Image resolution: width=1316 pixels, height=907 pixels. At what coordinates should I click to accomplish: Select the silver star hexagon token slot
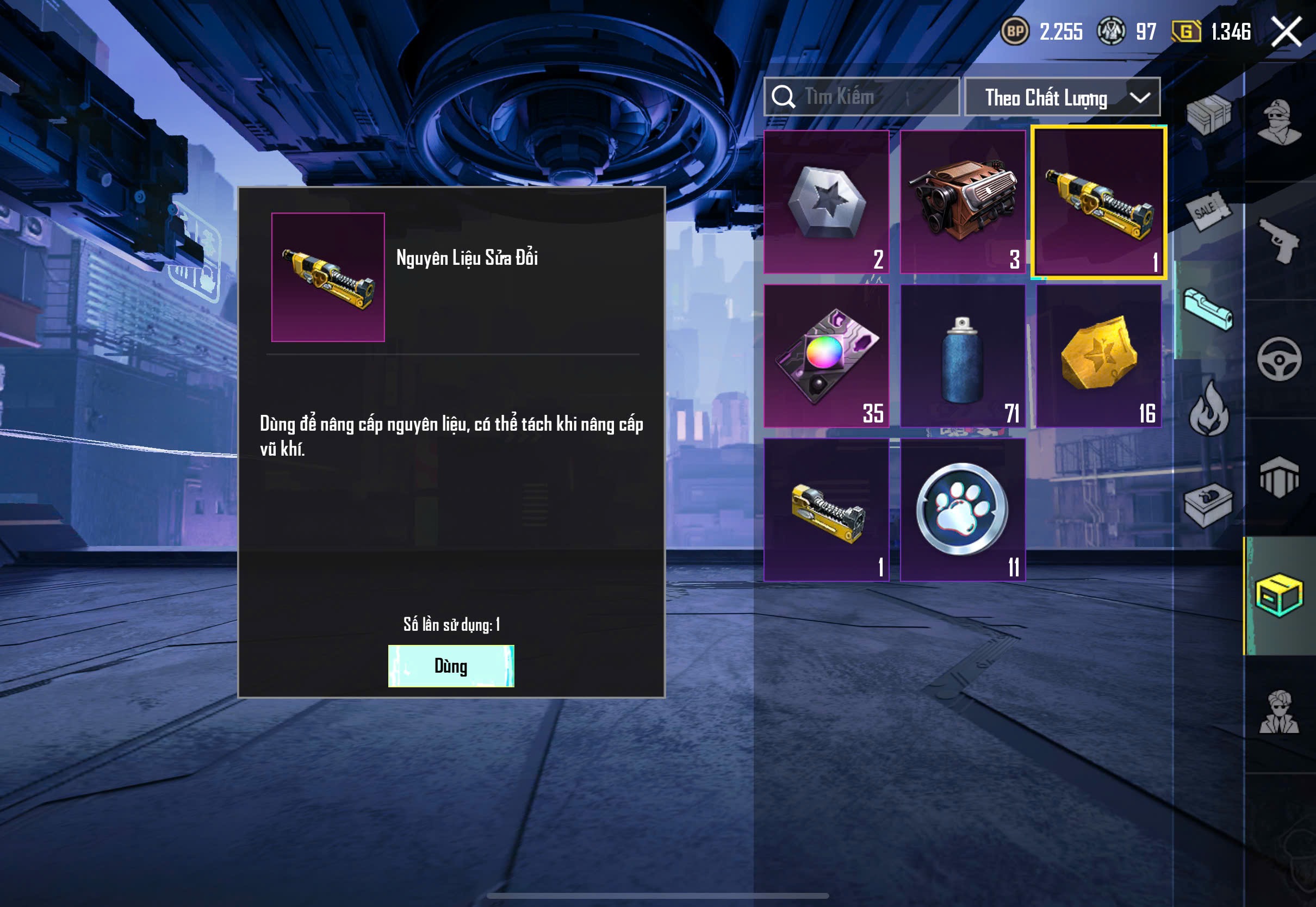pos(826,202)
